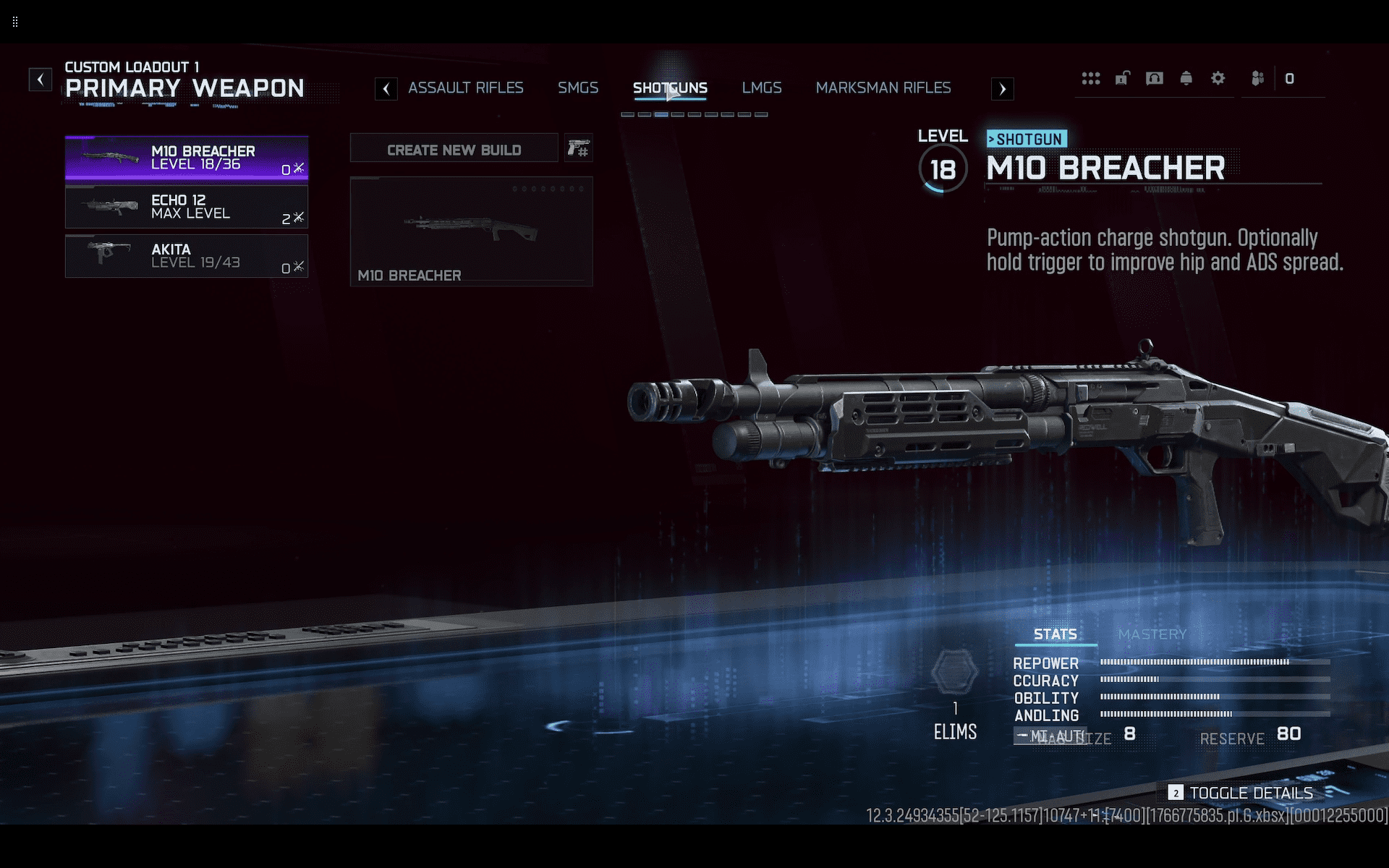Screen dimensions: 1389x868
Task: Switch to Assault Rifles category
Action: [x=465, y=88]
